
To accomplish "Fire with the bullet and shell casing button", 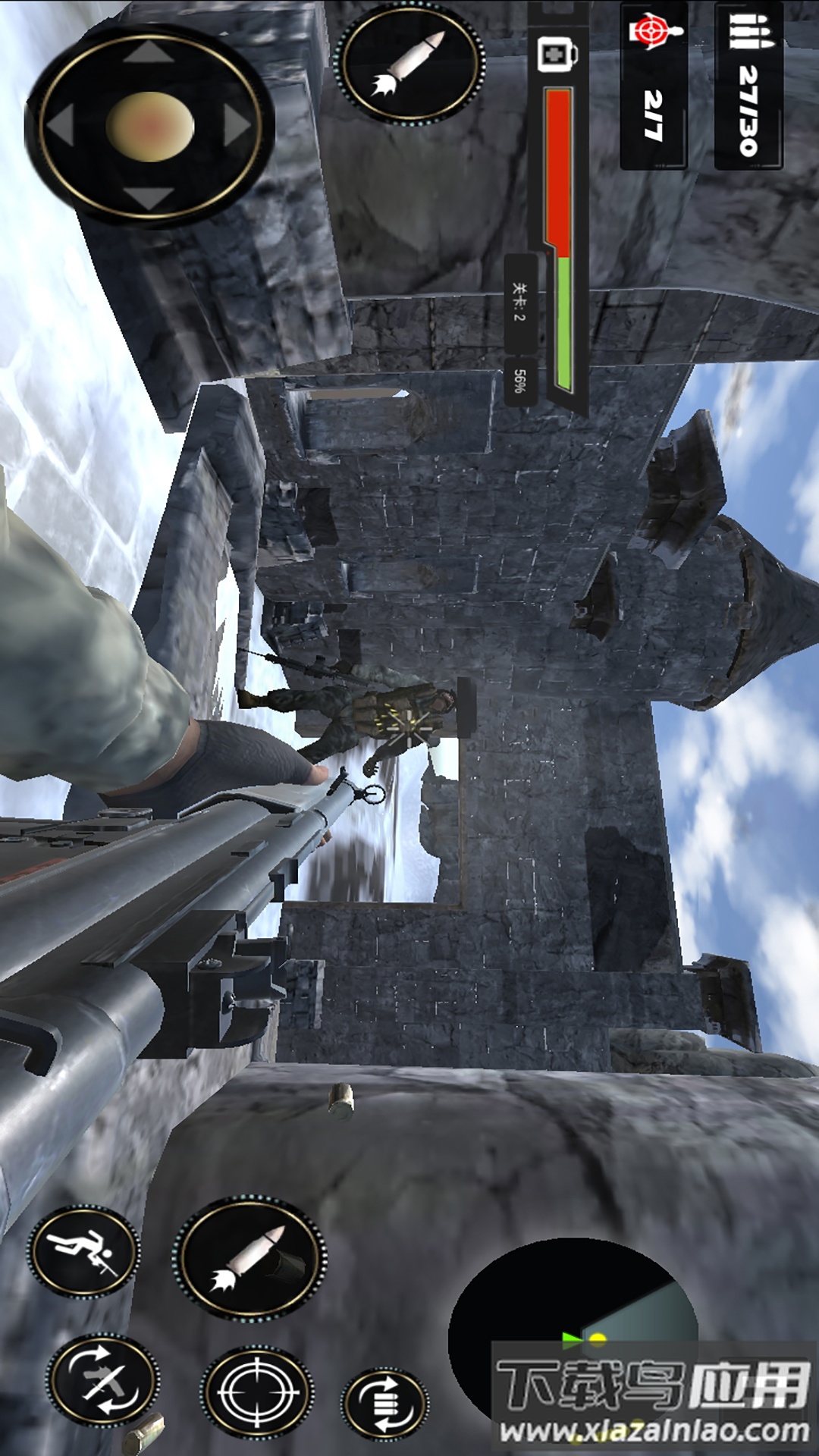I will [251, 1260].
